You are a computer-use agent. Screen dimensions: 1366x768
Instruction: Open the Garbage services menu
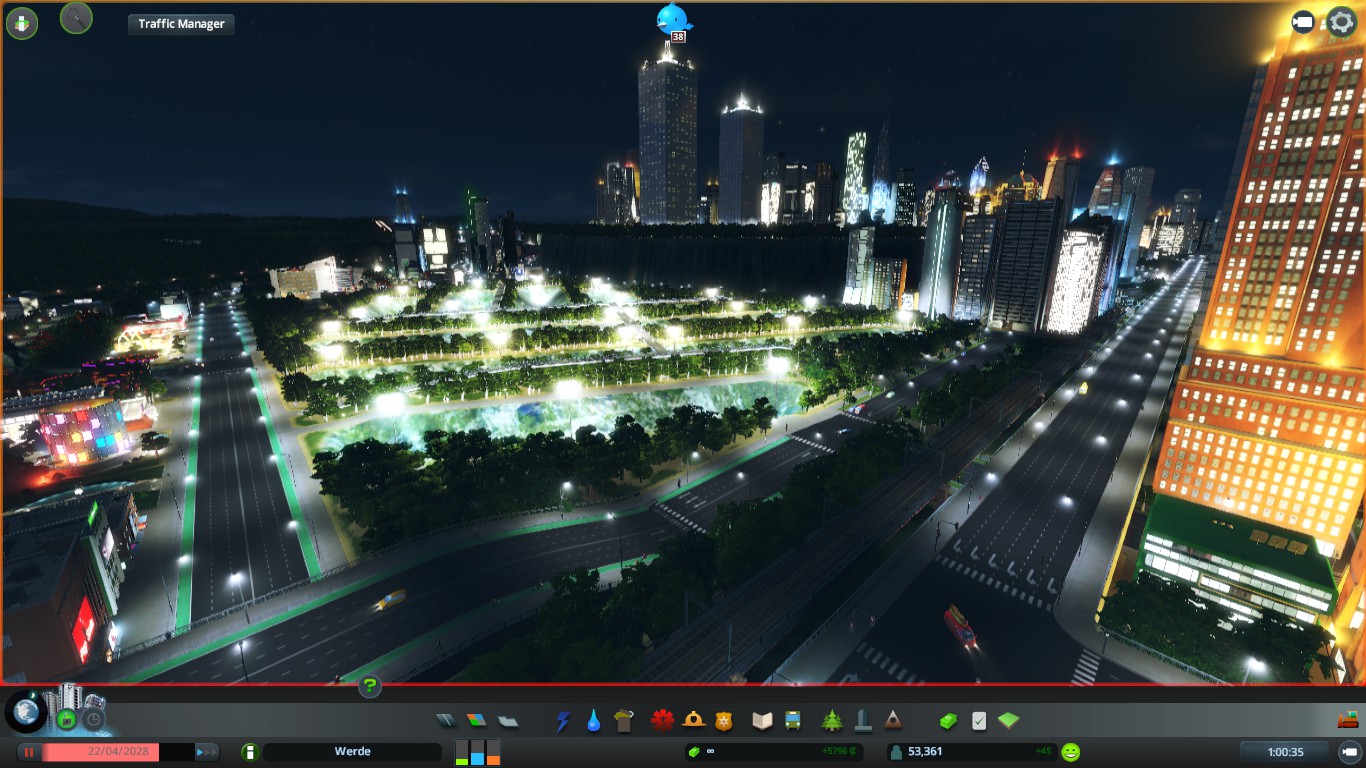(x=625, y=720)
